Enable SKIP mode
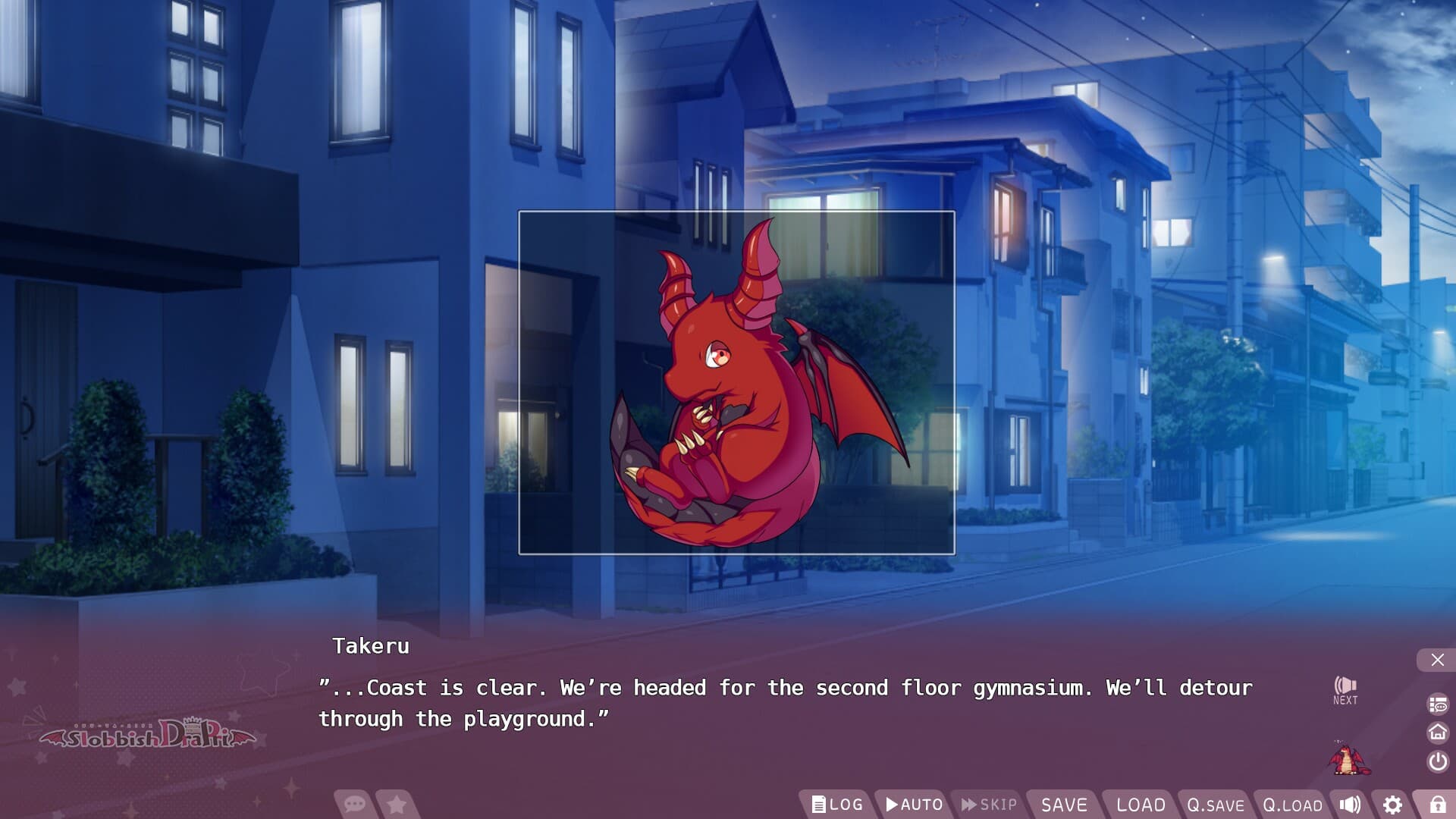1456x819 pixels. pos(987,805)
